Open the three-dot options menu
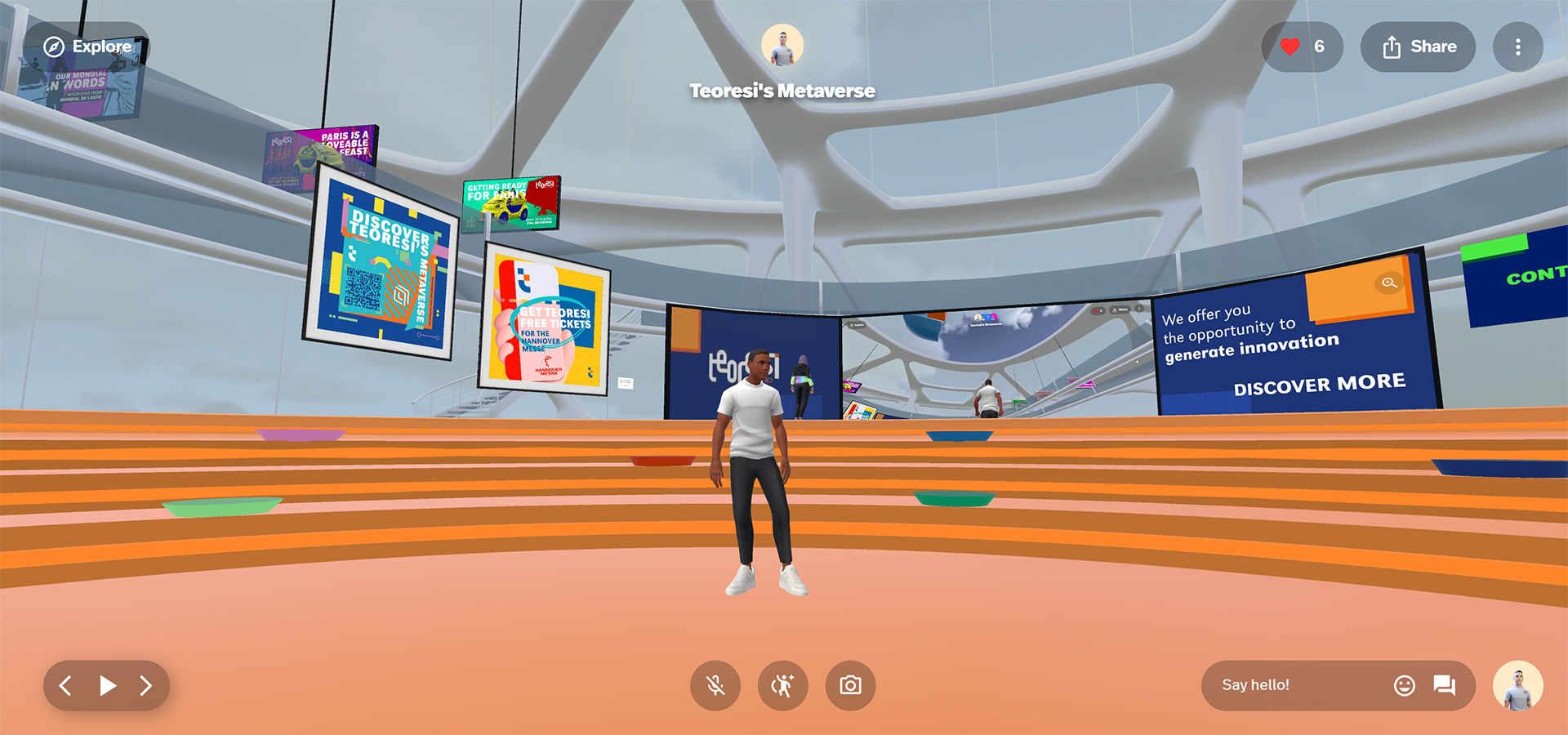The width and height of the screenshot is (1568, 735). point(1517,47)
